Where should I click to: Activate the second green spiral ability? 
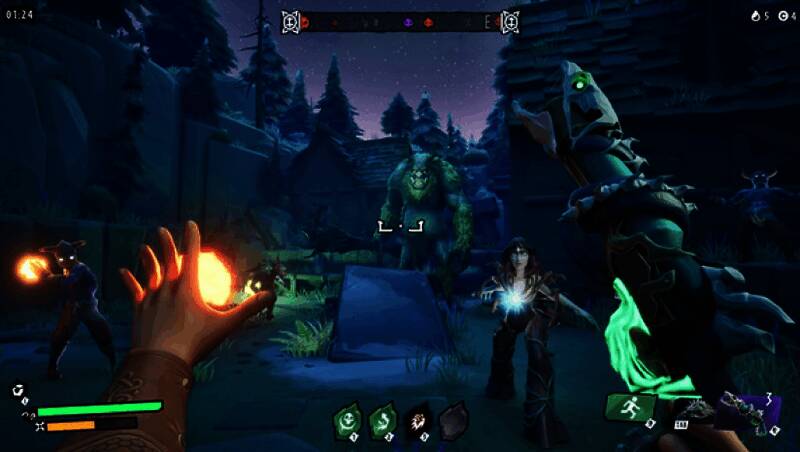383,420
